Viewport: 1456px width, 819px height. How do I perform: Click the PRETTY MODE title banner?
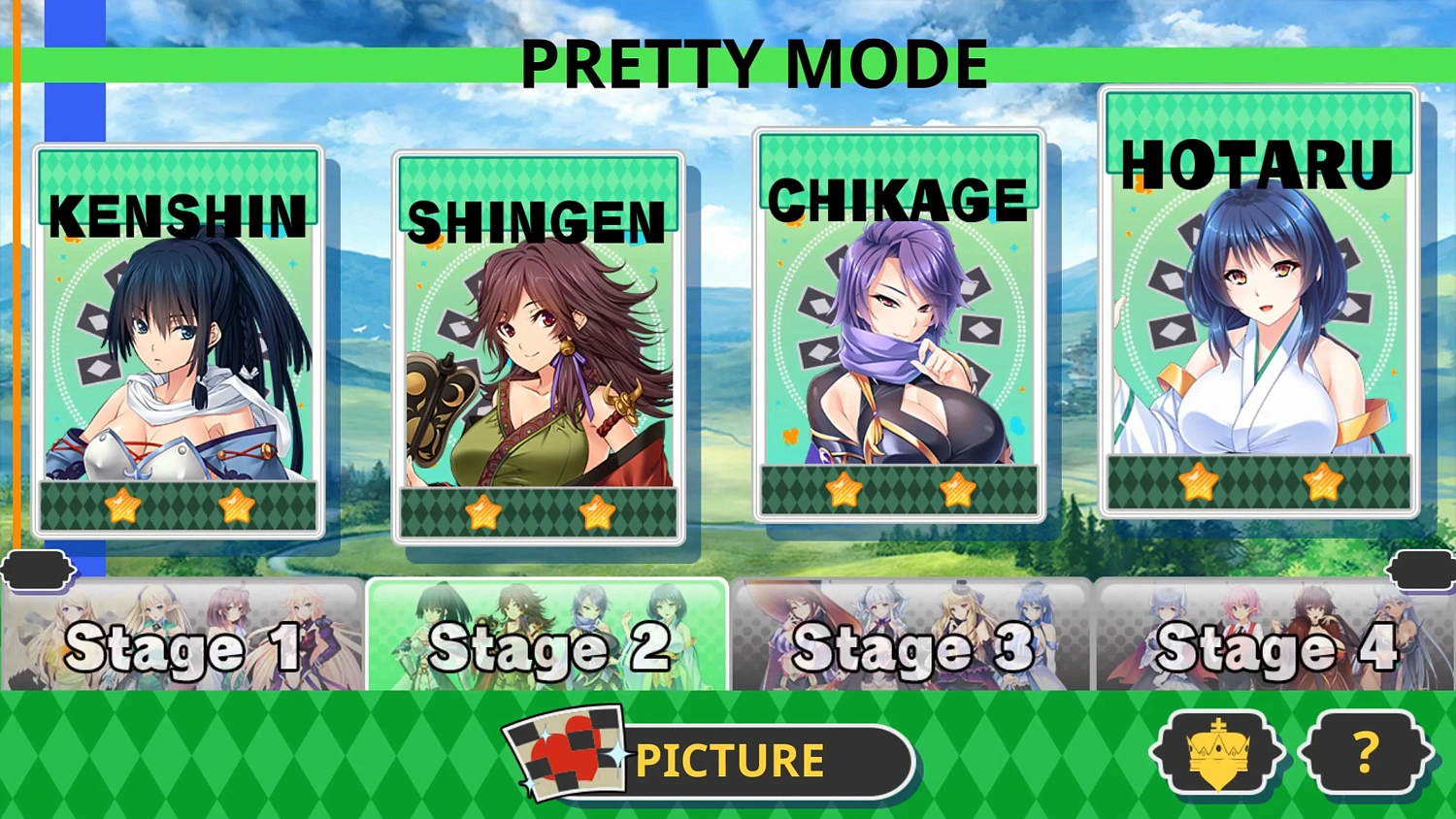tap(753, 62)
